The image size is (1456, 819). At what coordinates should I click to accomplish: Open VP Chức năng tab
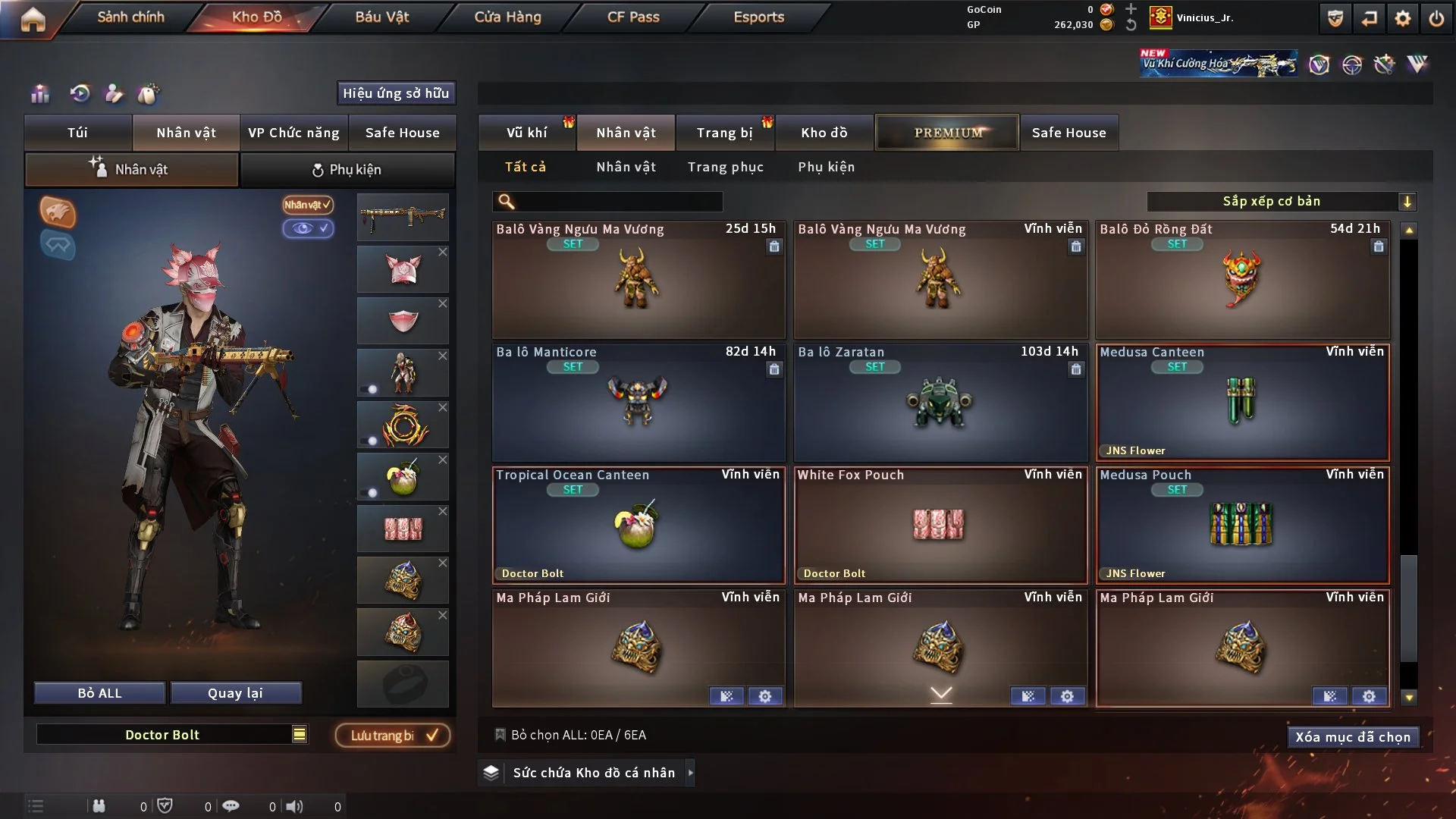293,133
